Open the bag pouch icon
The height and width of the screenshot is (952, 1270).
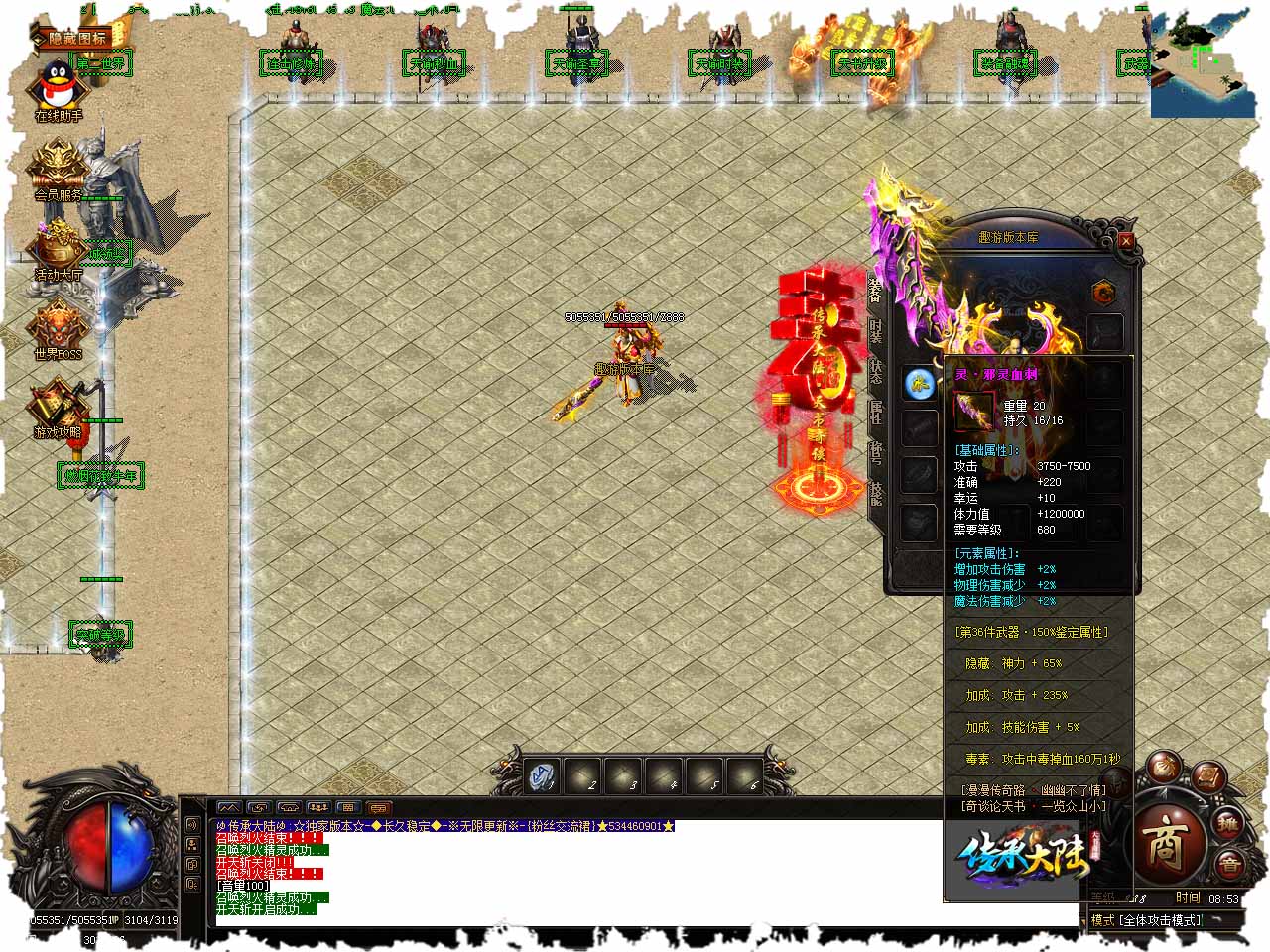pos(1164,767)
